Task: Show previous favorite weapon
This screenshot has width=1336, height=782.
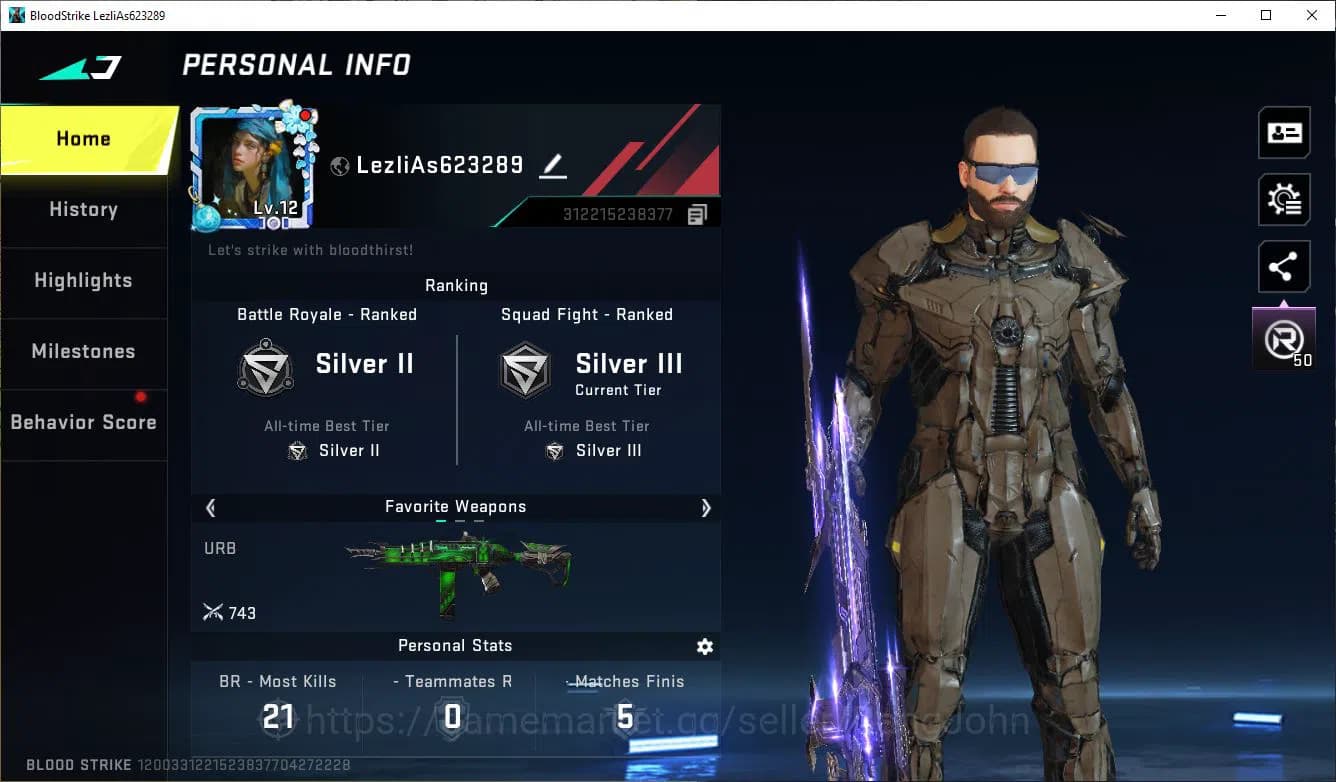Action: click(x=210, y=508)
